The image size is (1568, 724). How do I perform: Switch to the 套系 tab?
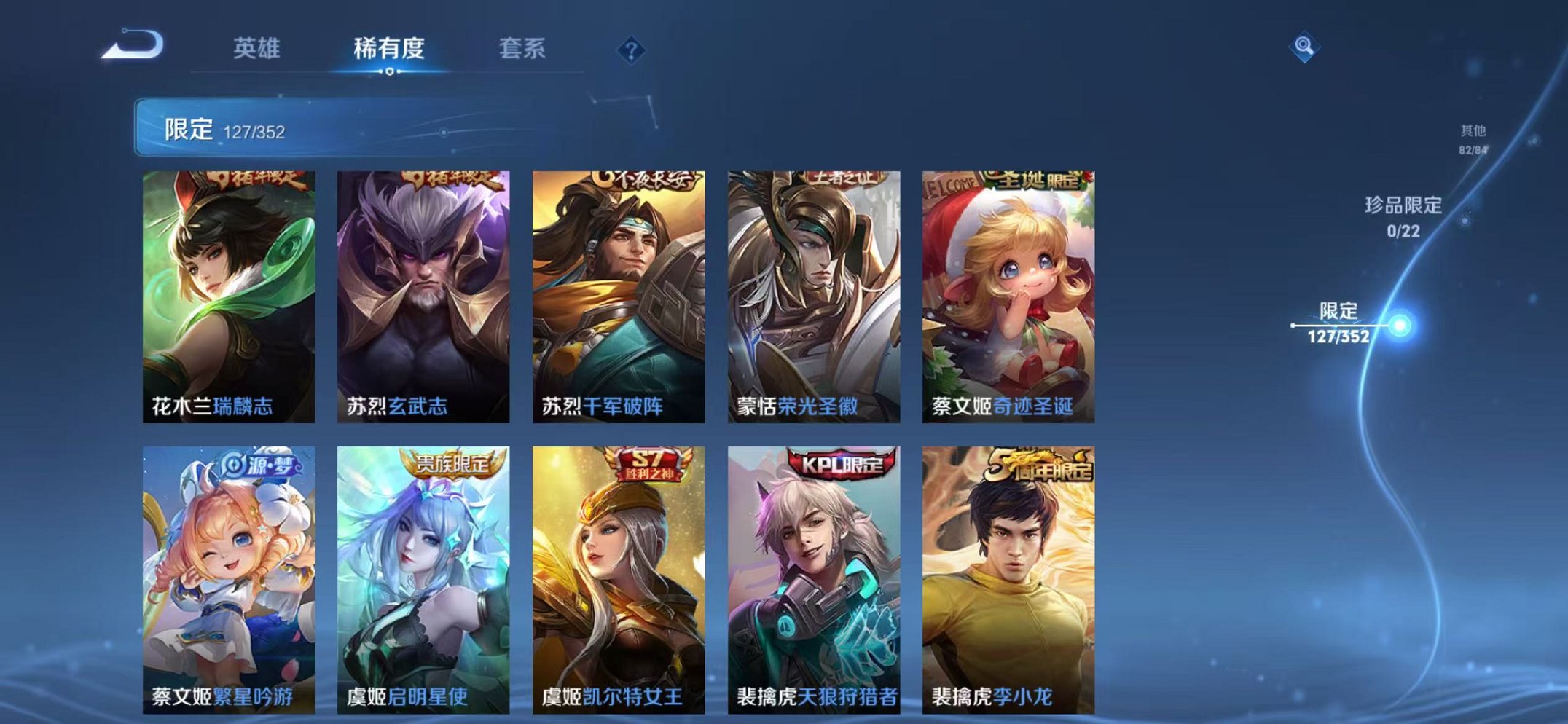(522, 49)
